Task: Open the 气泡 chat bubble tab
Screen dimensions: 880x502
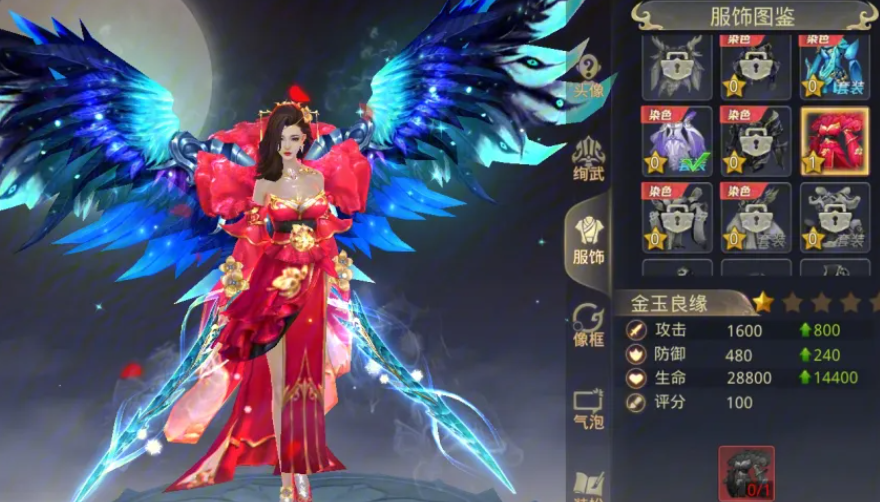Action: coord(589,406)
